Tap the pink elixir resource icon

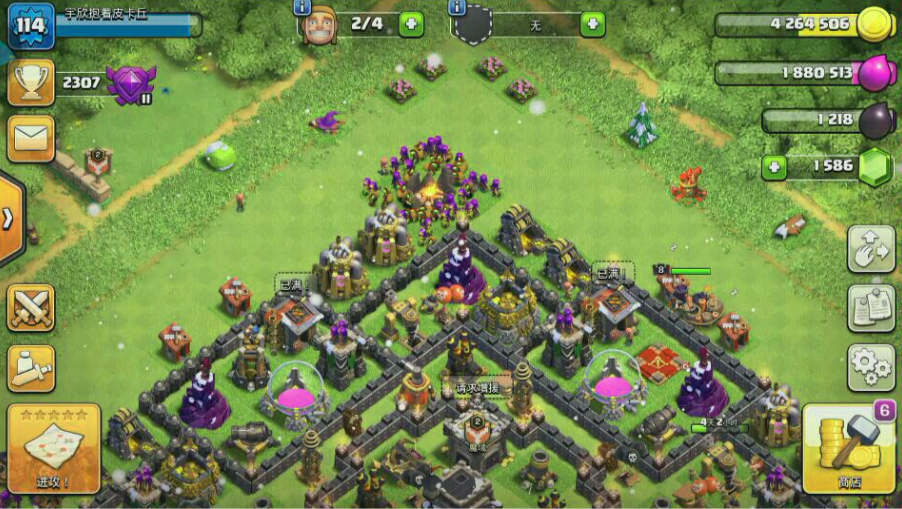click(874, 73)
